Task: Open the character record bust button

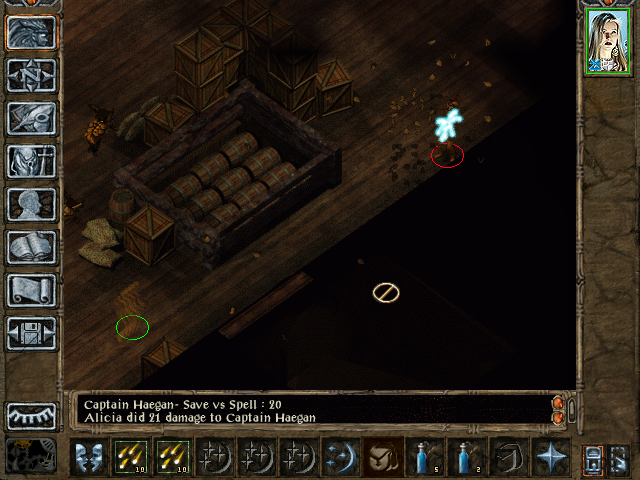Action: [32, 204]
